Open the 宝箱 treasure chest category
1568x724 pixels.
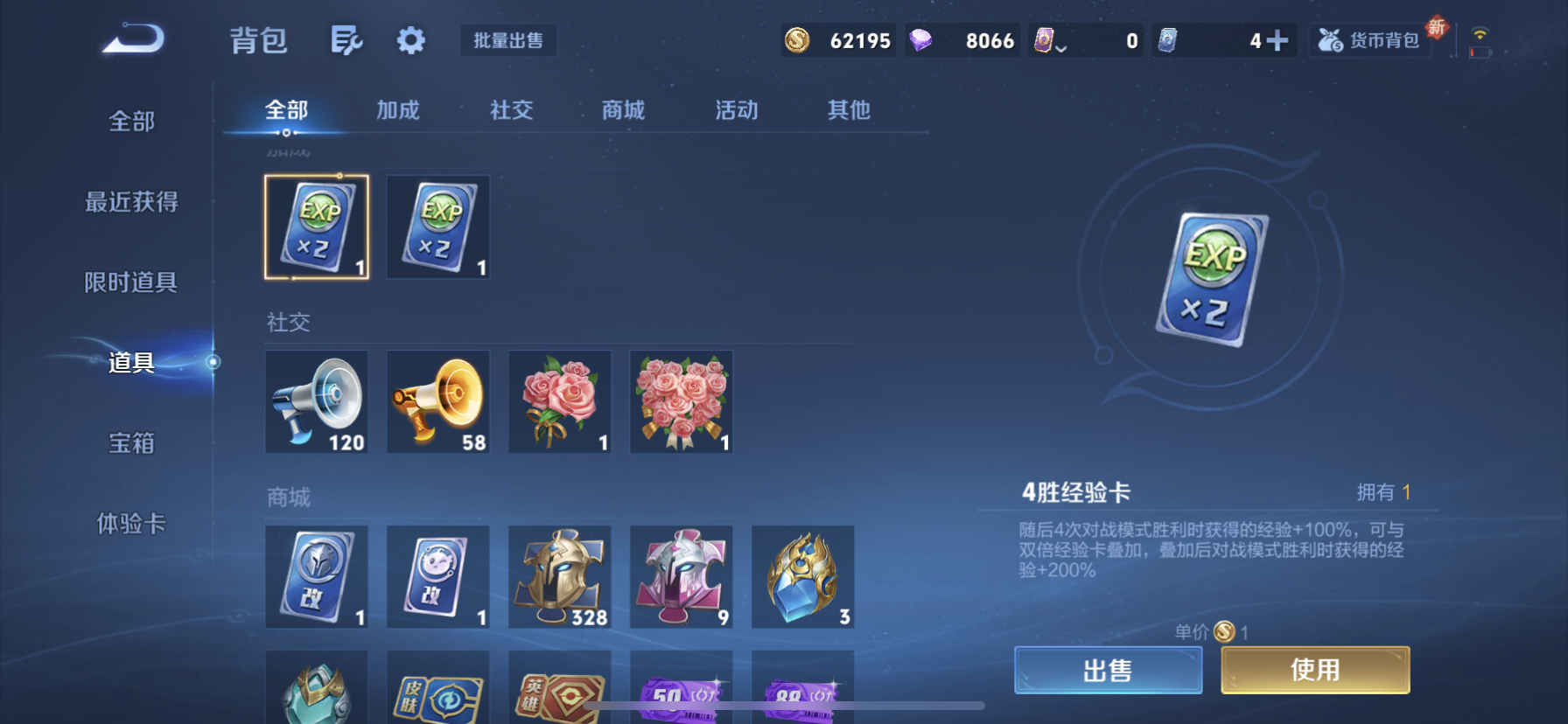[131, 443]
